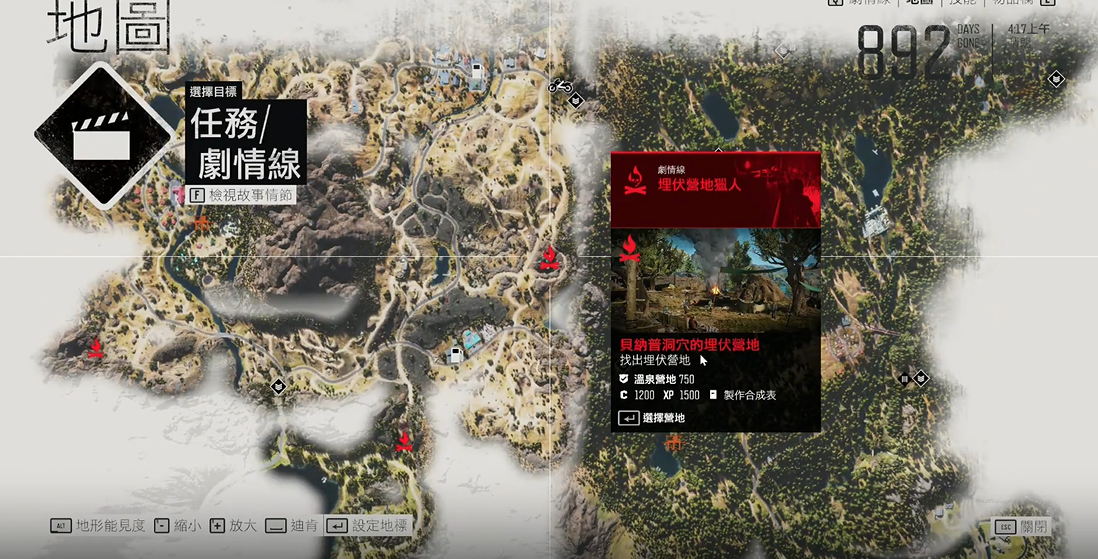The image size is (1098, 559).
Task: Switch to the 技能 tab
Action: point(967,3)
